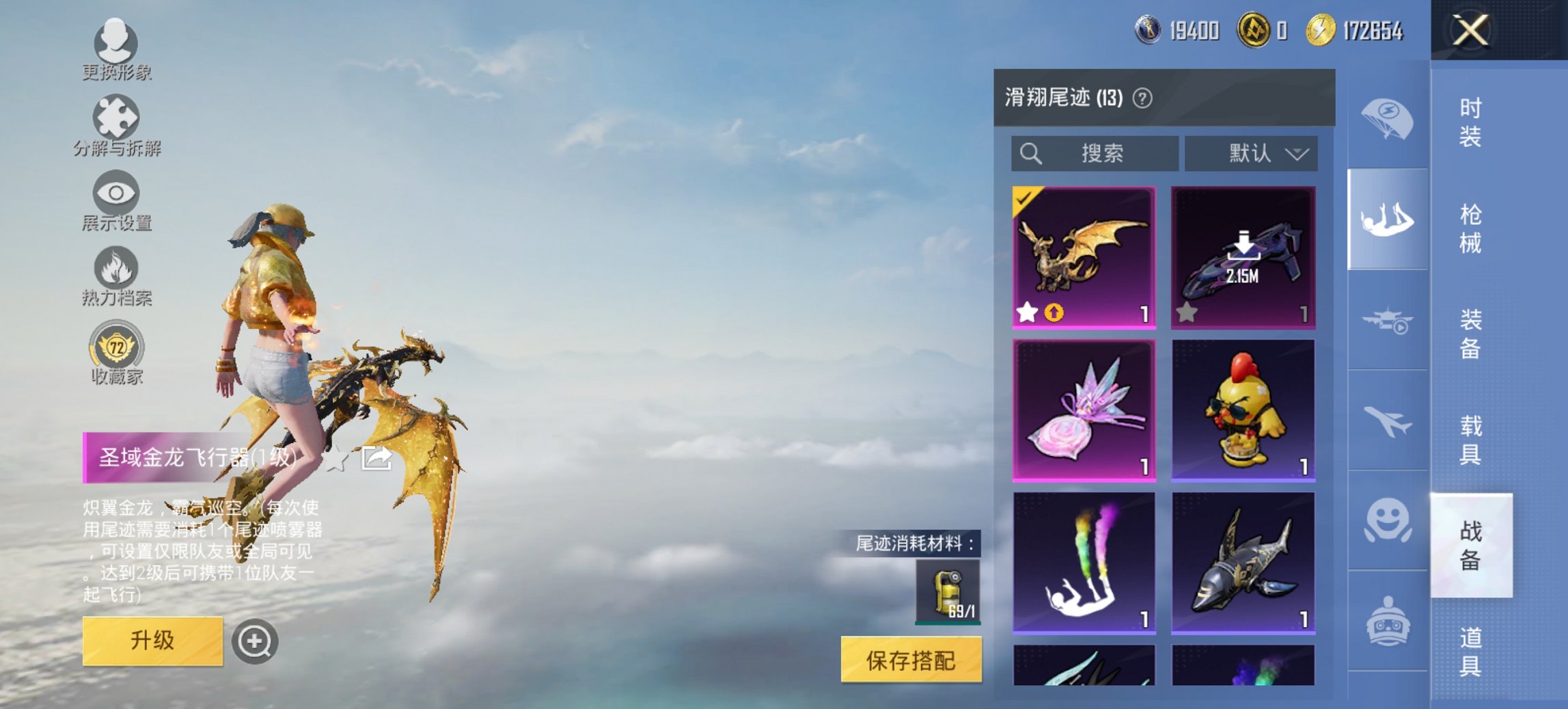Screen dimensions: 1568x709
Task: Select the skydiving glide category icon
Action: click(1385, 219)
